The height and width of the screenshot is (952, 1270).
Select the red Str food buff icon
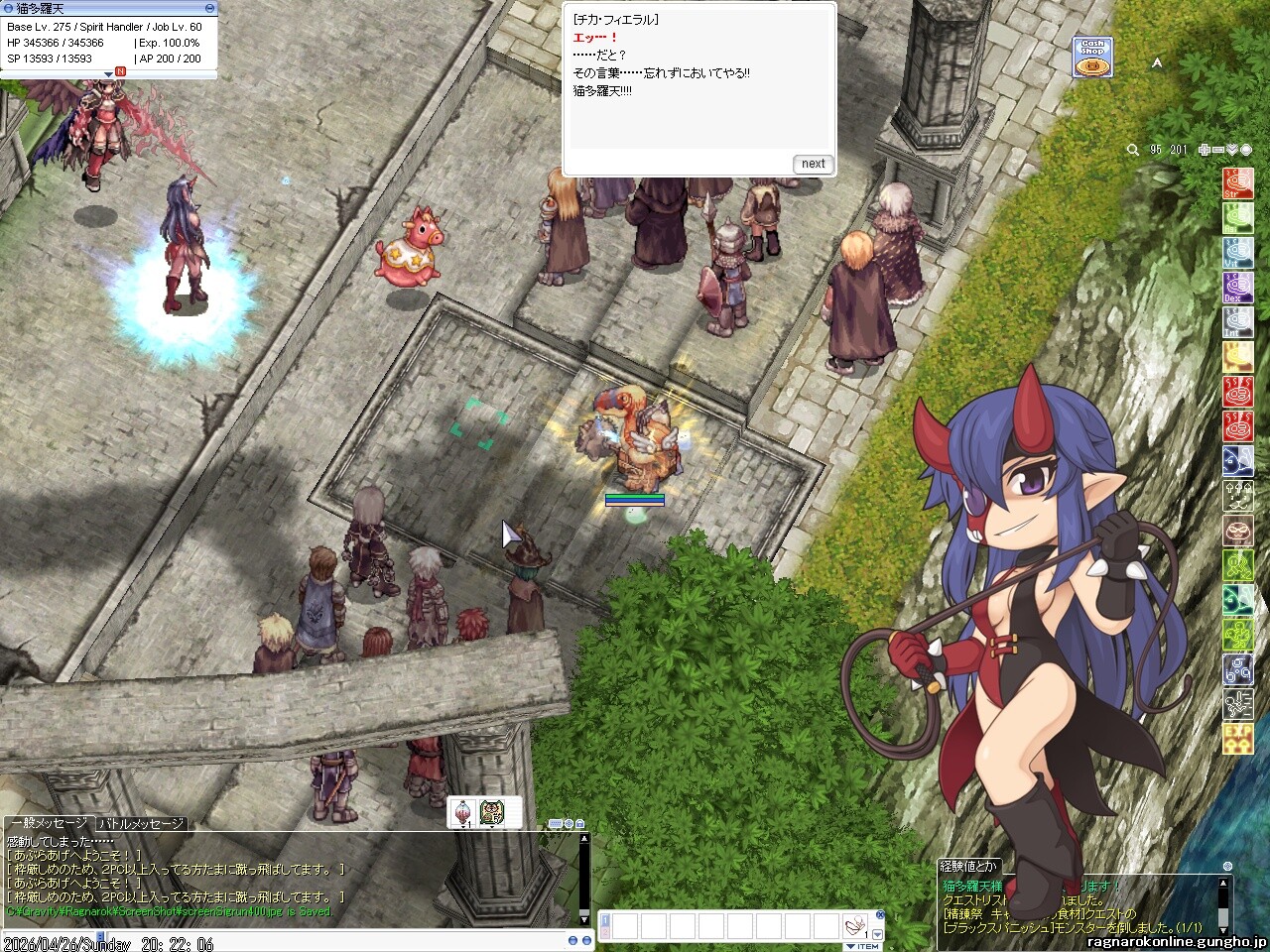coord(1237,183)
